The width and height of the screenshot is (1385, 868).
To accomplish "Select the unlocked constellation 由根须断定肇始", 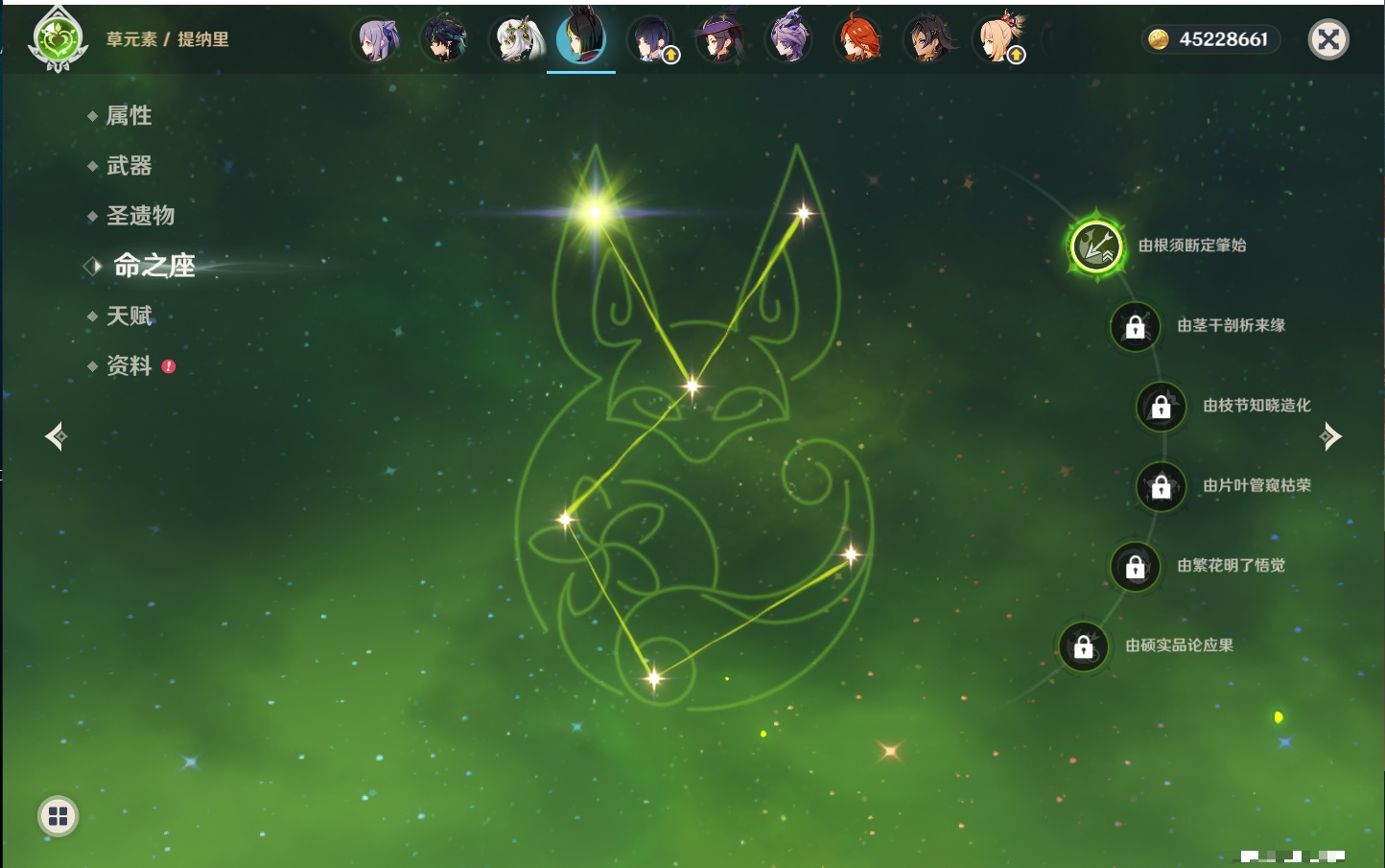I will coord(1096,246).
